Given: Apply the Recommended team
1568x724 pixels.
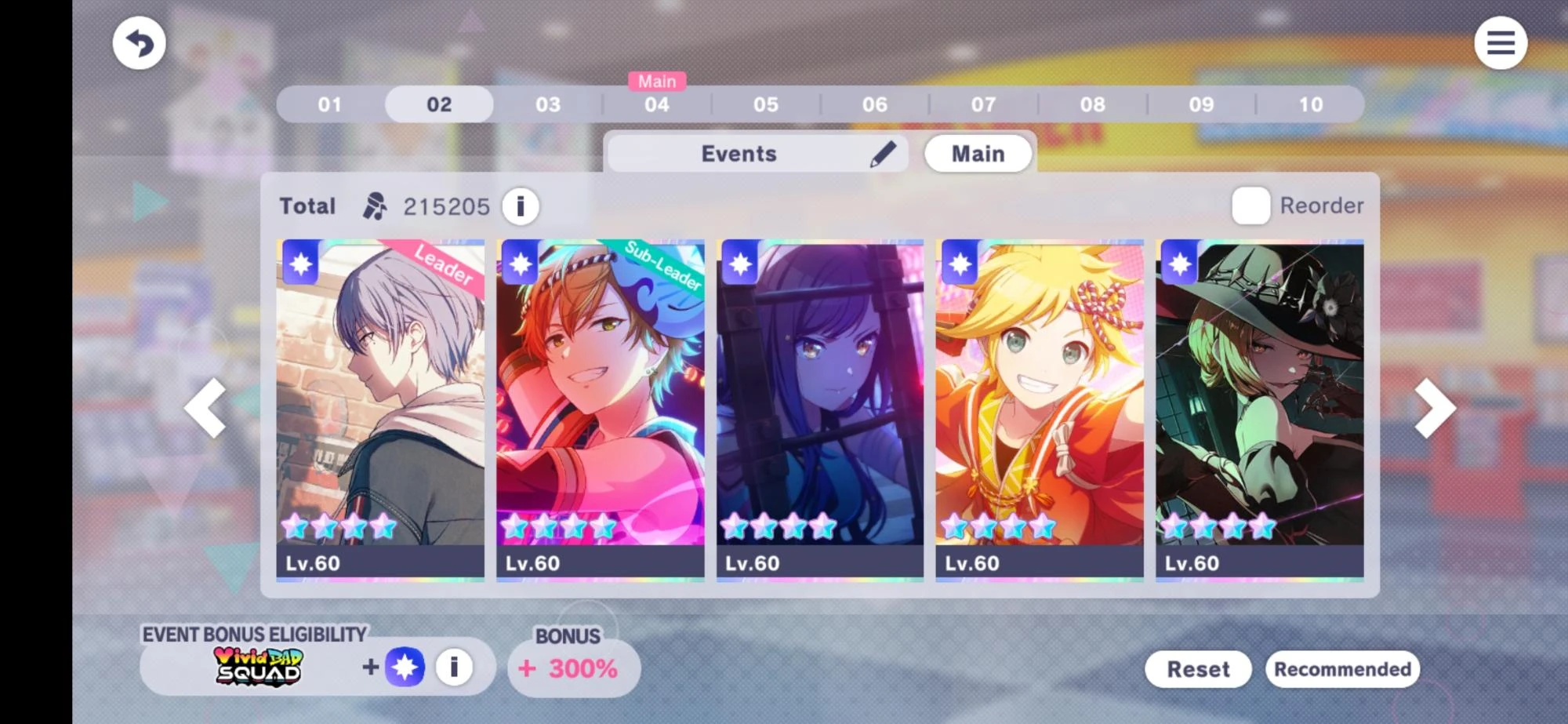Looking at the screenshot, I should point(1343,668).
